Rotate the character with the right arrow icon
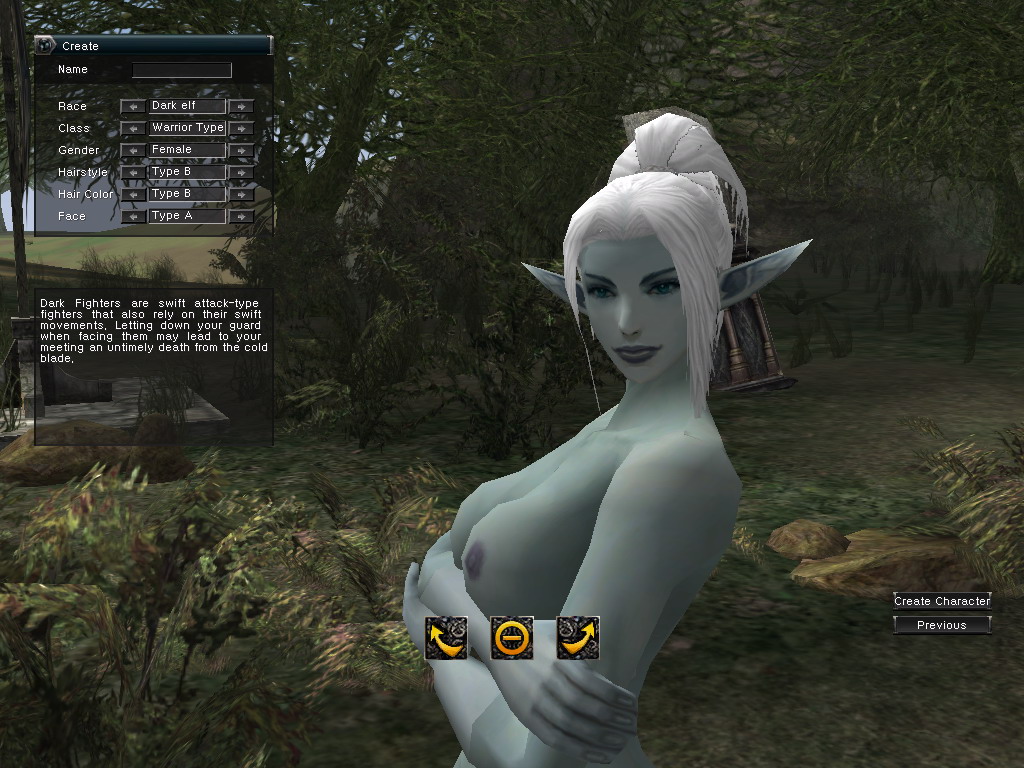 (578, 637)
